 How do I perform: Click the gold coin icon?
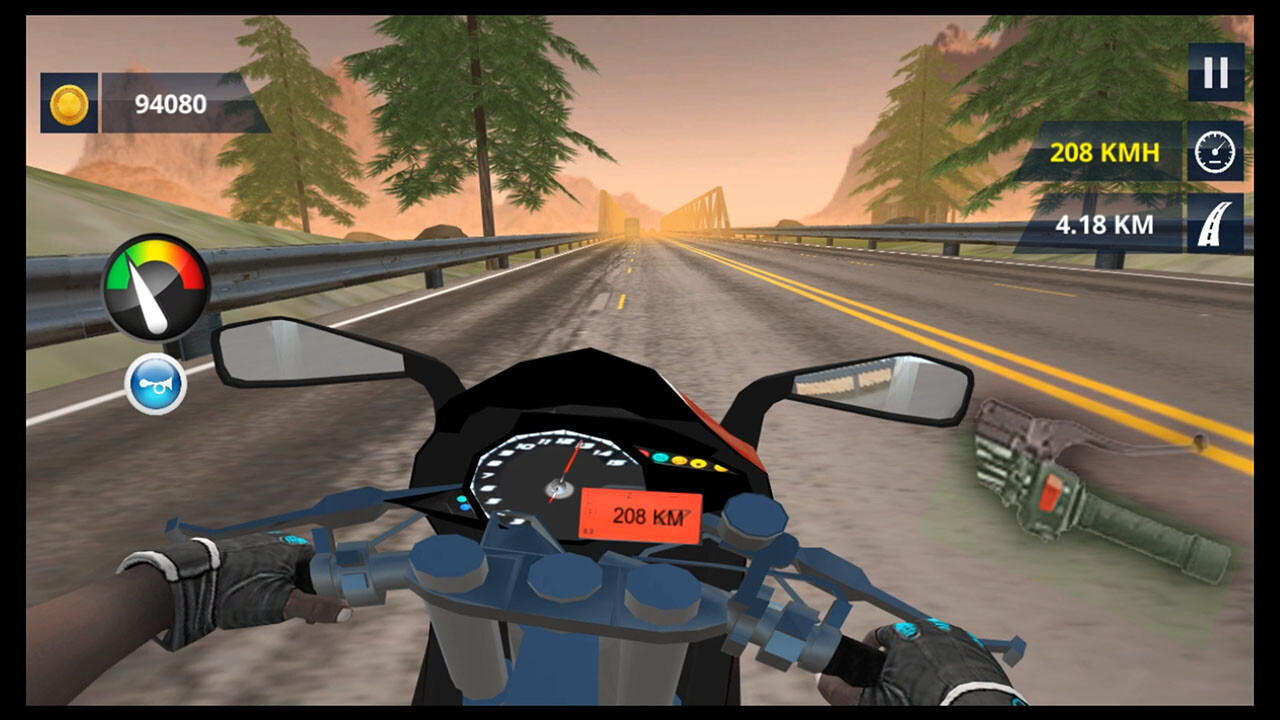point(67,100)
